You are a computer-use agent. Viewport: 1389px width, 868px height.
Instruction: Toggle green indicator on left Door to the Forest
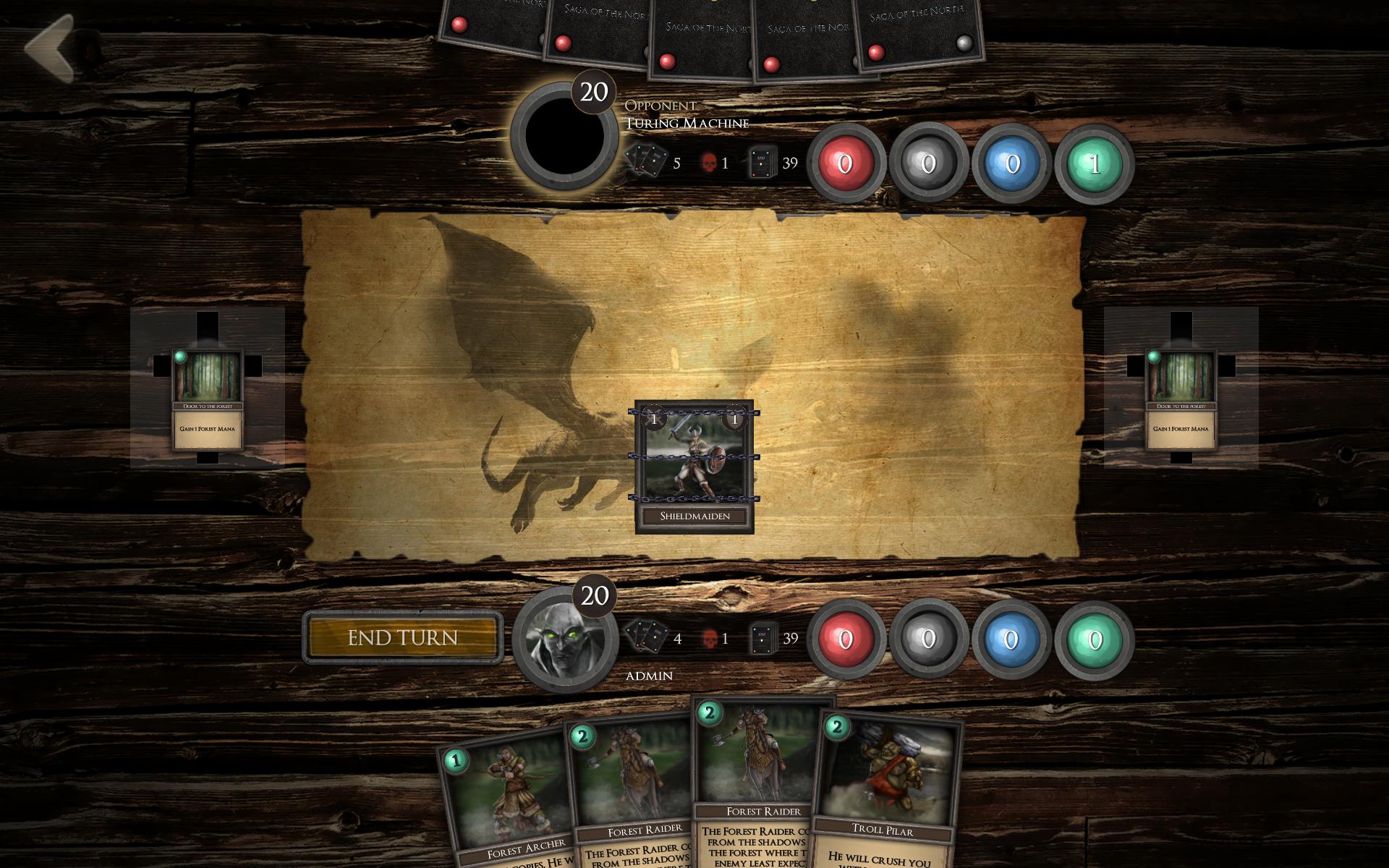tap(182, 356)
